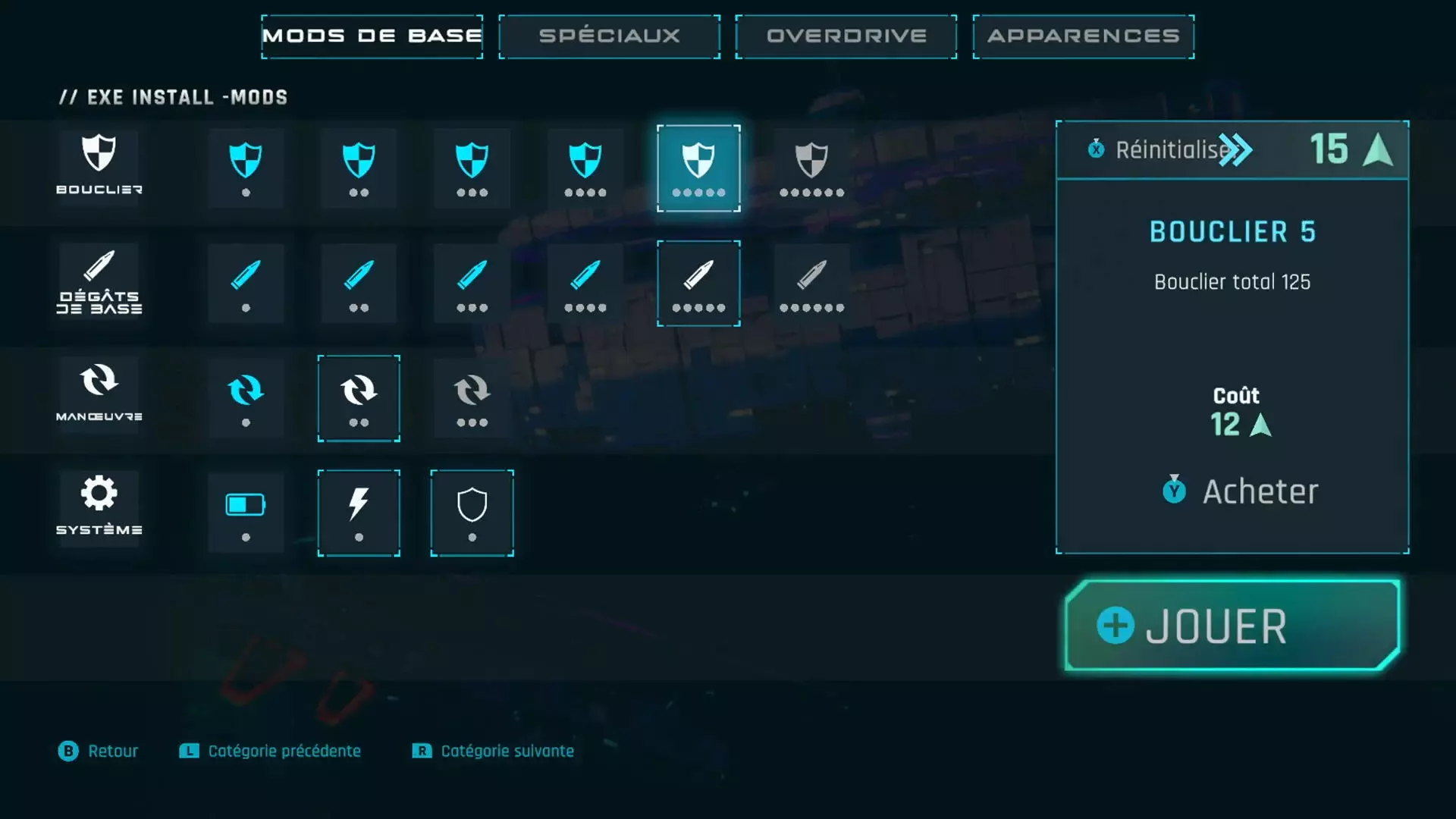Start the game with Jouer
The height and width of the screenshot is (819, 1456).
1232,626
